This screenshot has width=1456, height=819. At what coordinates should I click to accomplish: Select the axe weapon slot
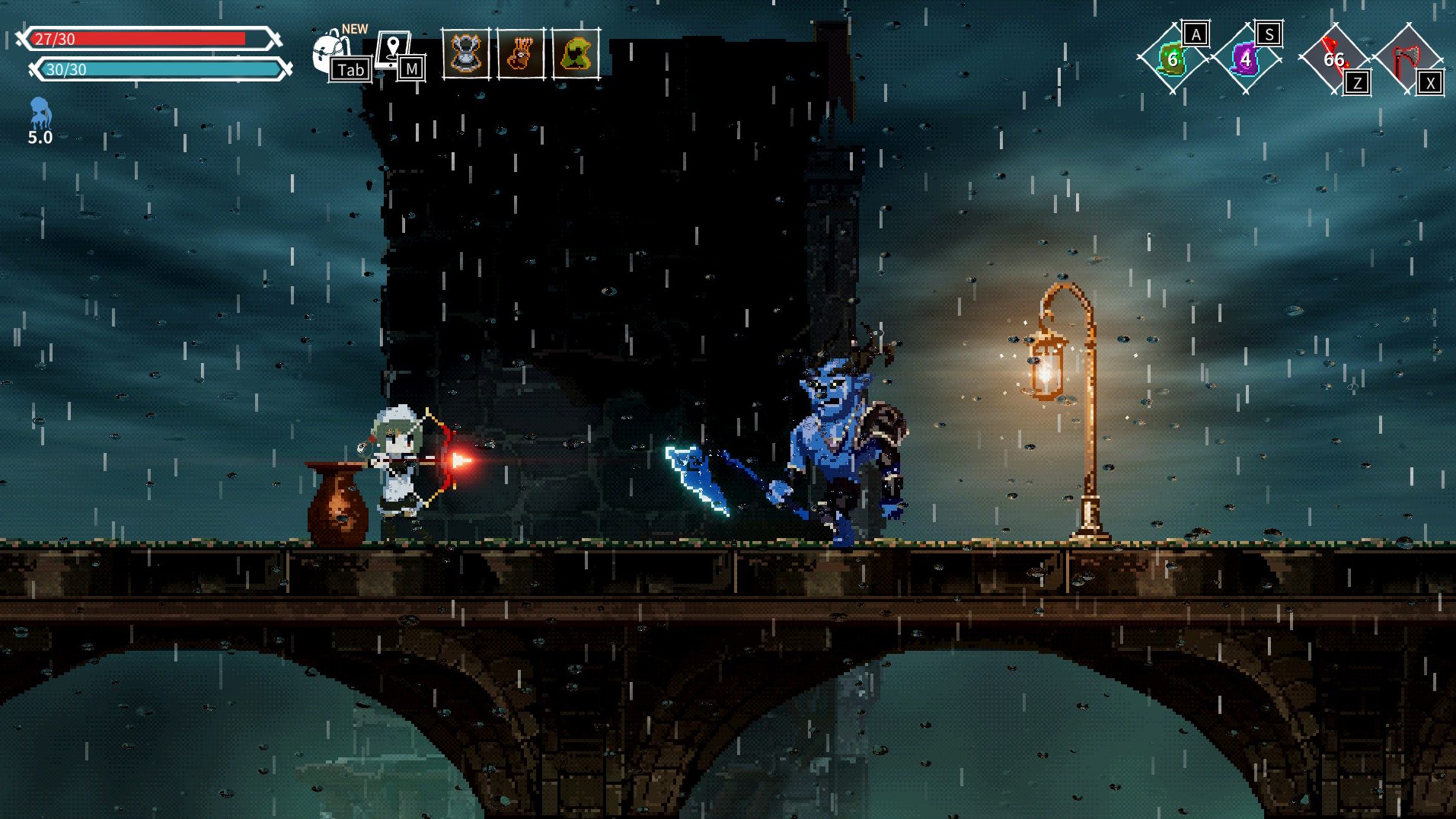click(1407, 59)
